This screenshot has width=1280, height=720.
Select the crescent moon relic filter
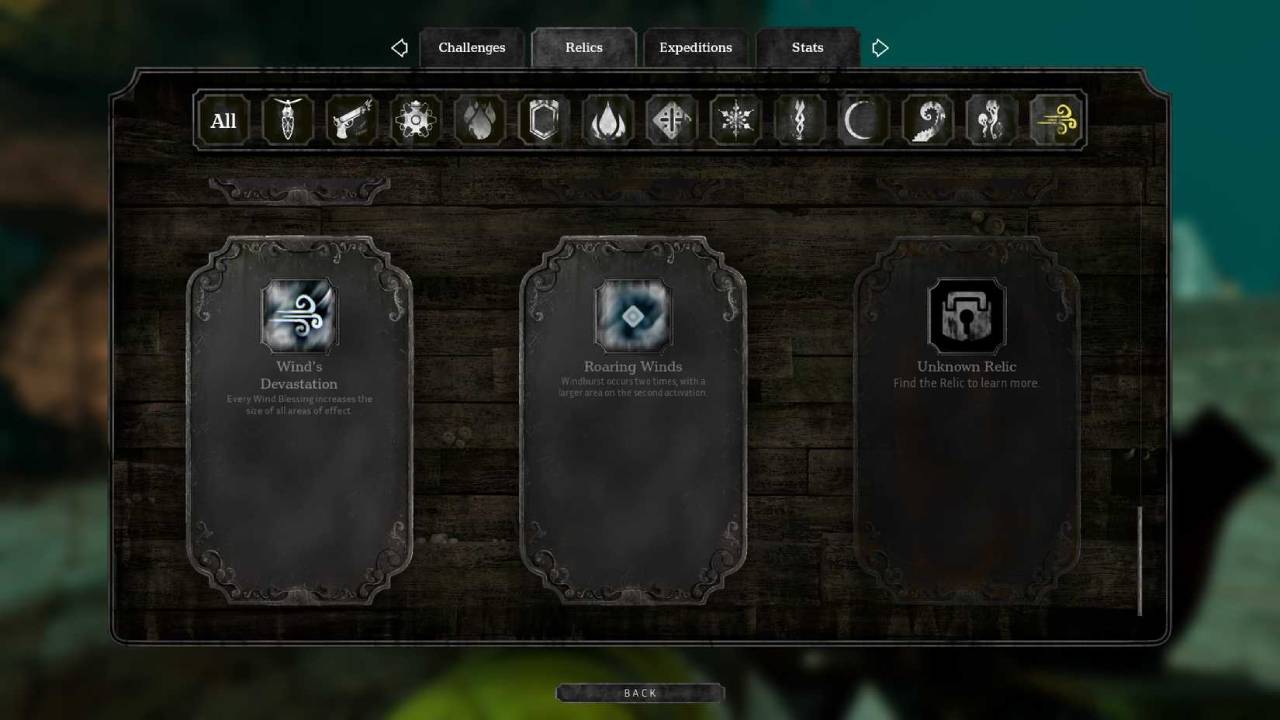pyautogui.click(x=862, y=120)
